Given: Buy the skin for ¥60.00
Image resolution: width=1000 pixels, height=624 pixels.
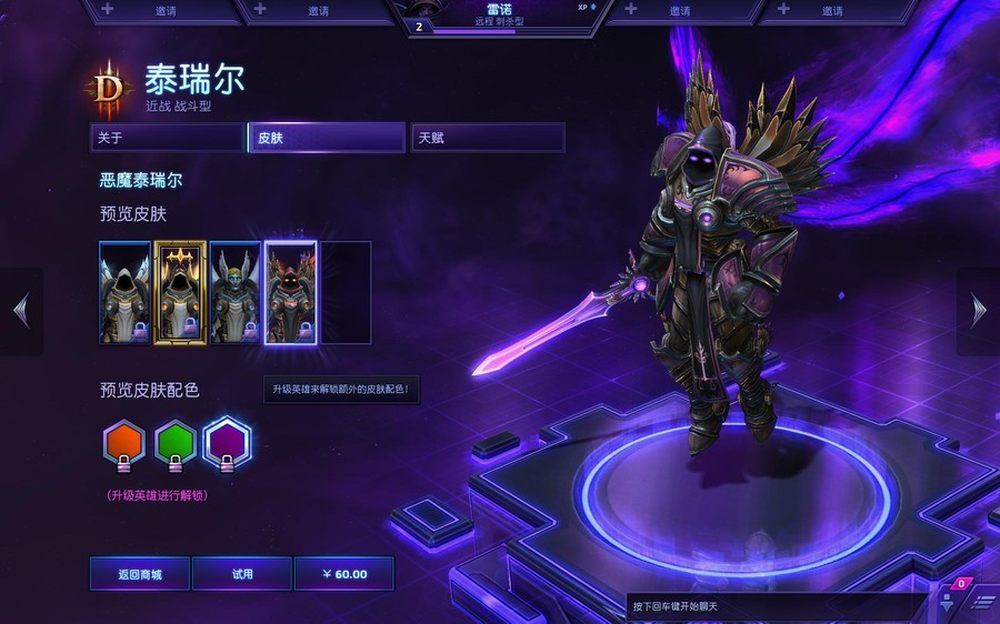Looking at the screenshot, I should pos(344,574).
